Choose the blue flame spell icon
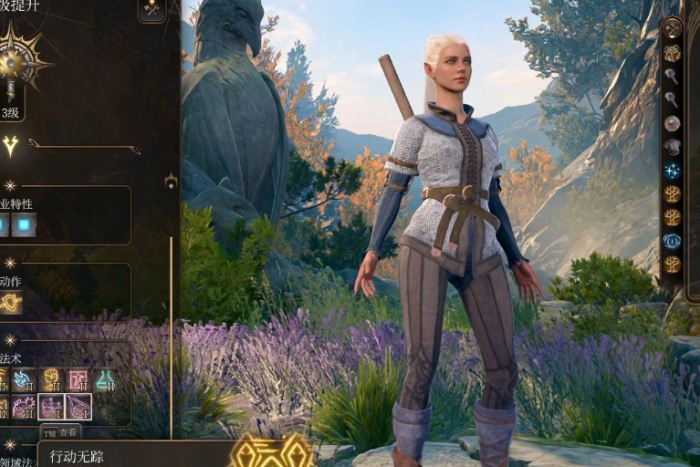The height and width of the screenshot is (467, 700). click(x=24, y=380)
